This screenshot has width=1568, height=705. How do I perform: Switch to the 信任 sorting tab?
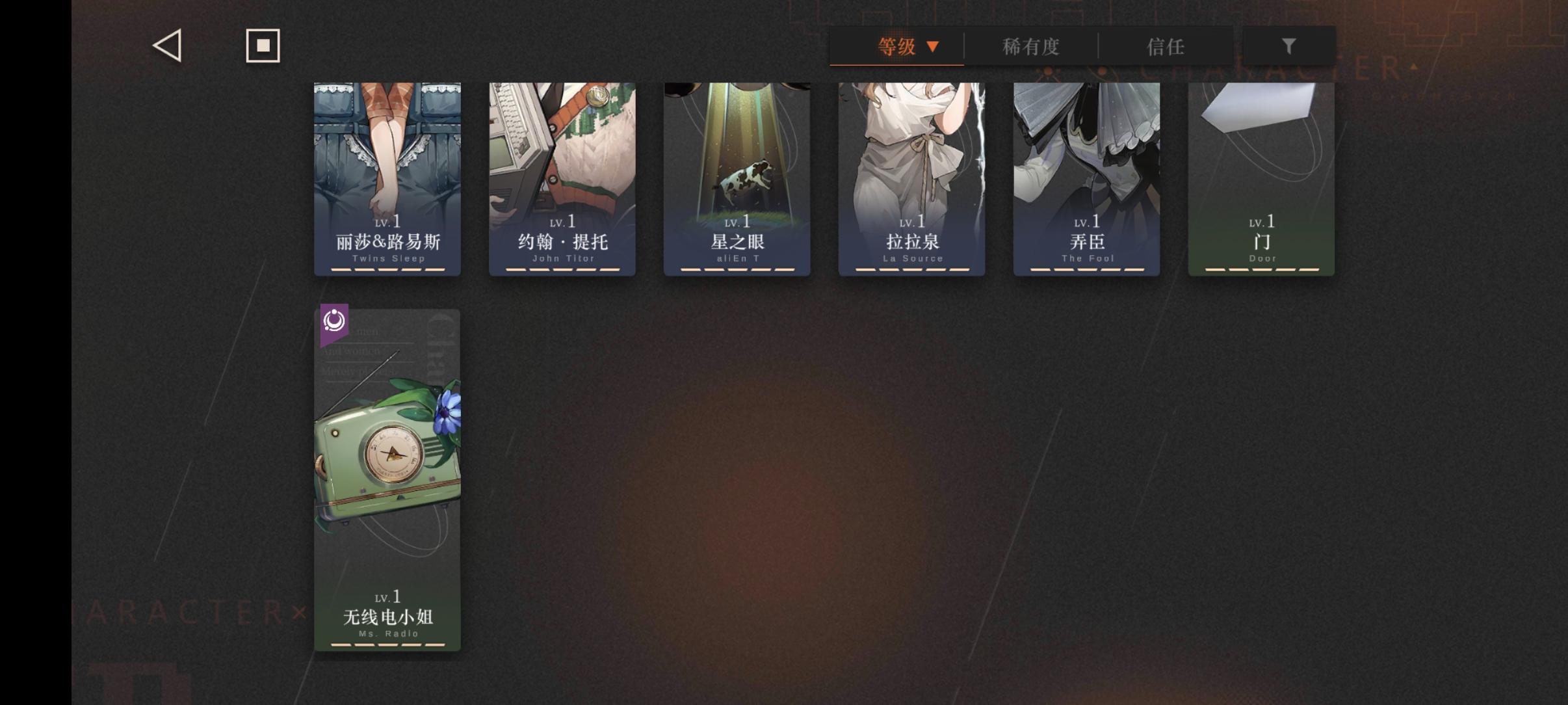pyautogui.click(x=1166, y=46)
